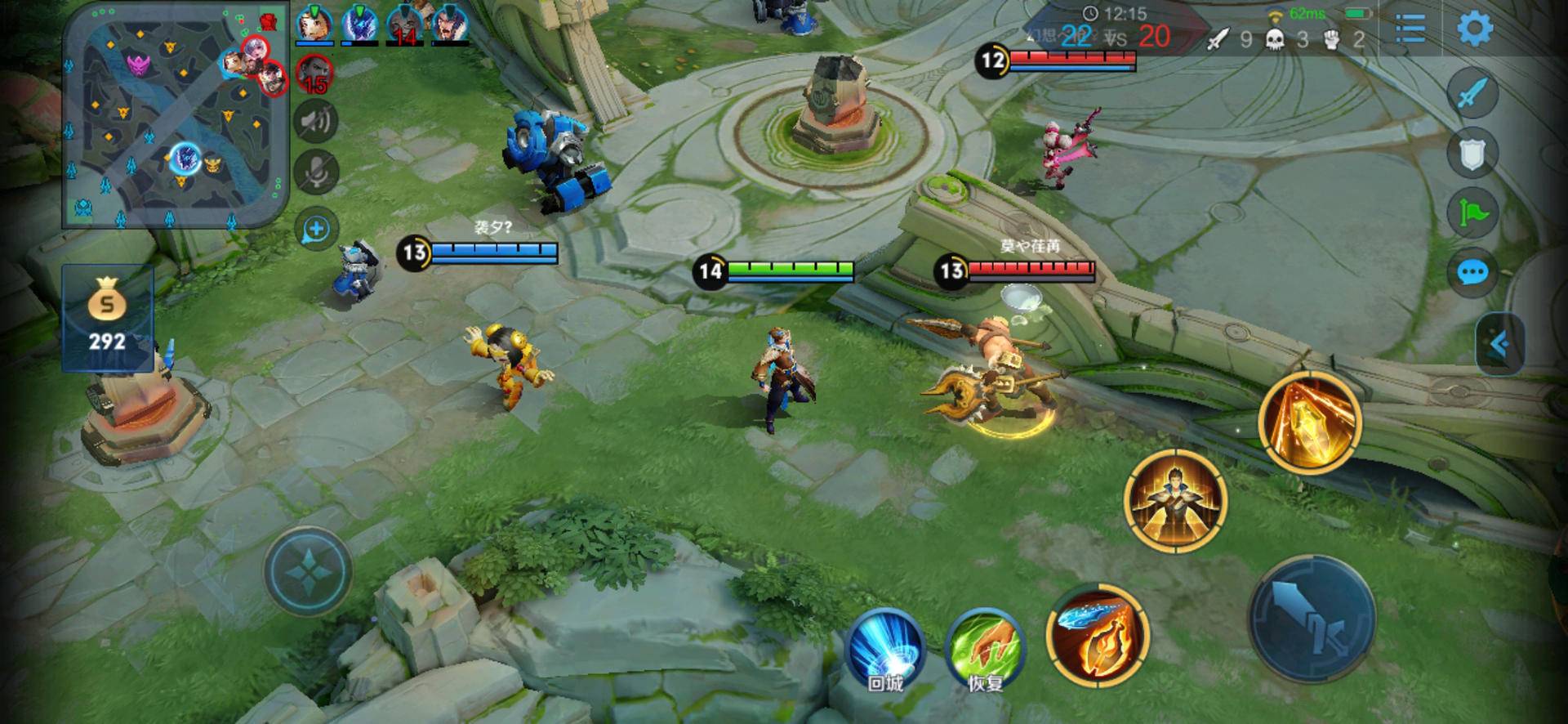1568x724 pixels.
Task: Open the blue chat bubble button
Action: pos(1472,272)
